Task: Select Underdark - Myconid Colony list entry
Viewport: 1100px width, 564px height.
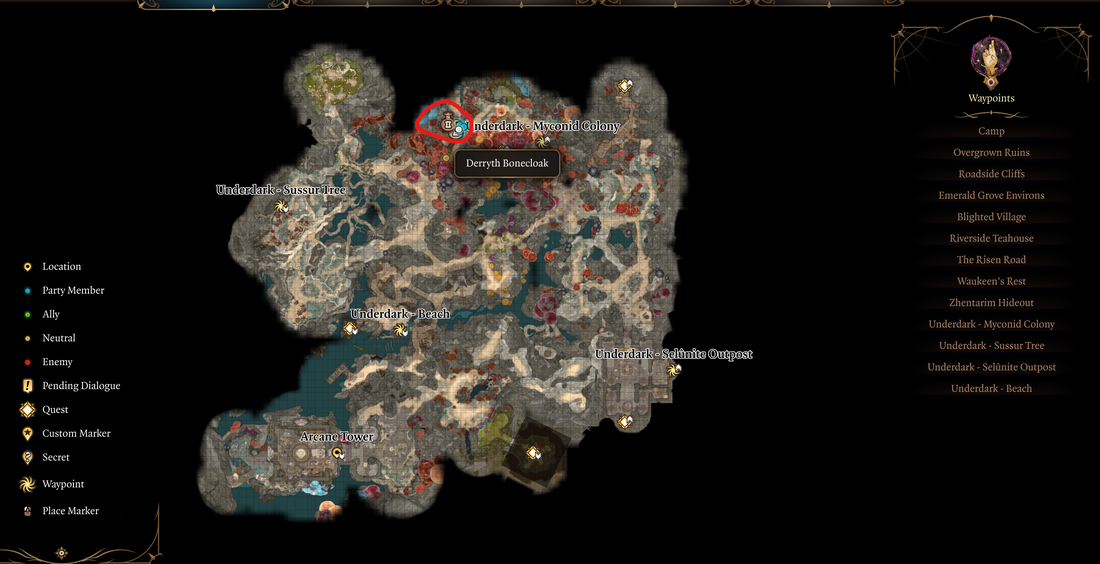Action: 991,324
